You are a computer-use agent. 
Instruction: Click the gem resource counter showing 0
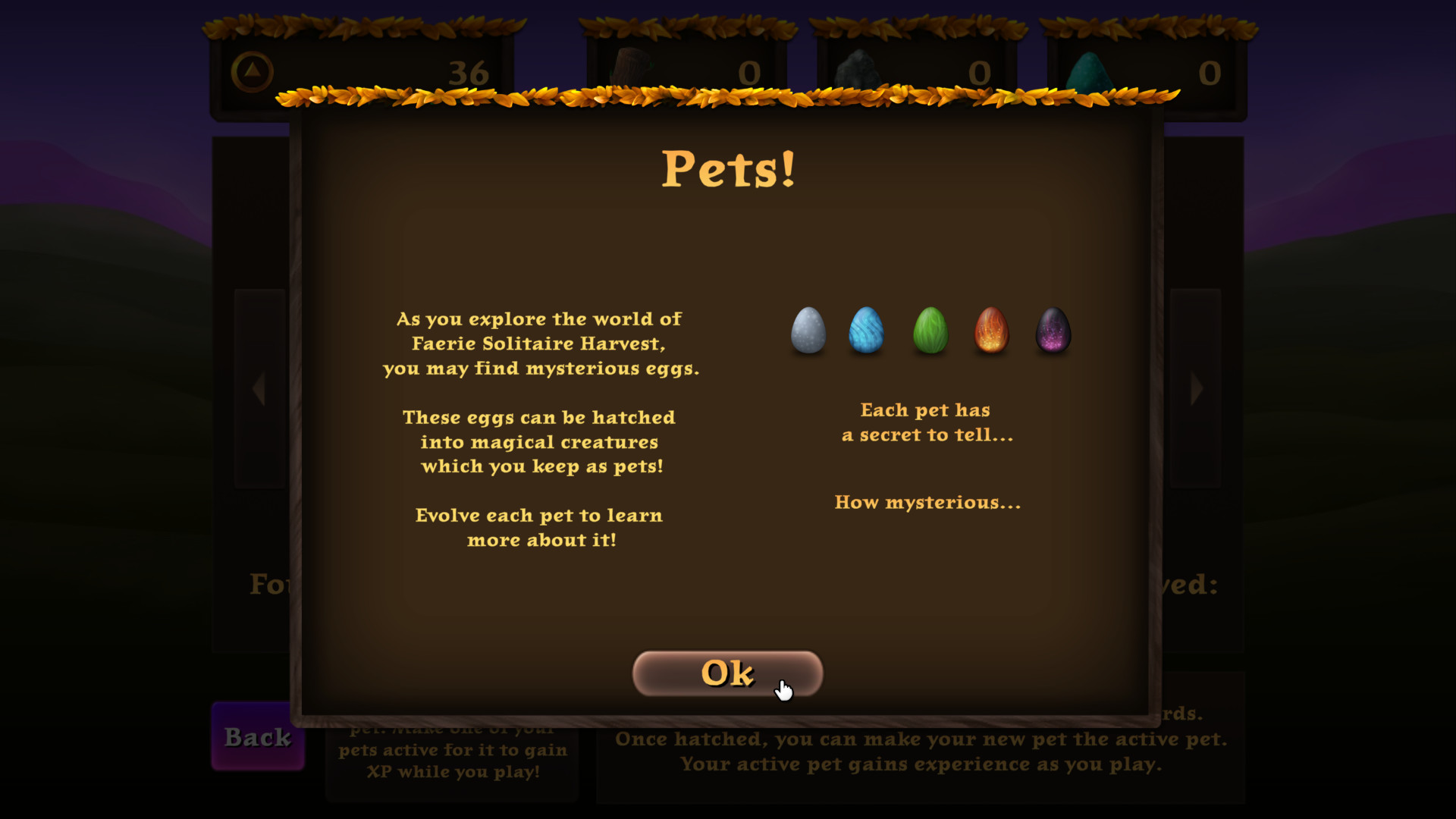(x=1210, y=74)
